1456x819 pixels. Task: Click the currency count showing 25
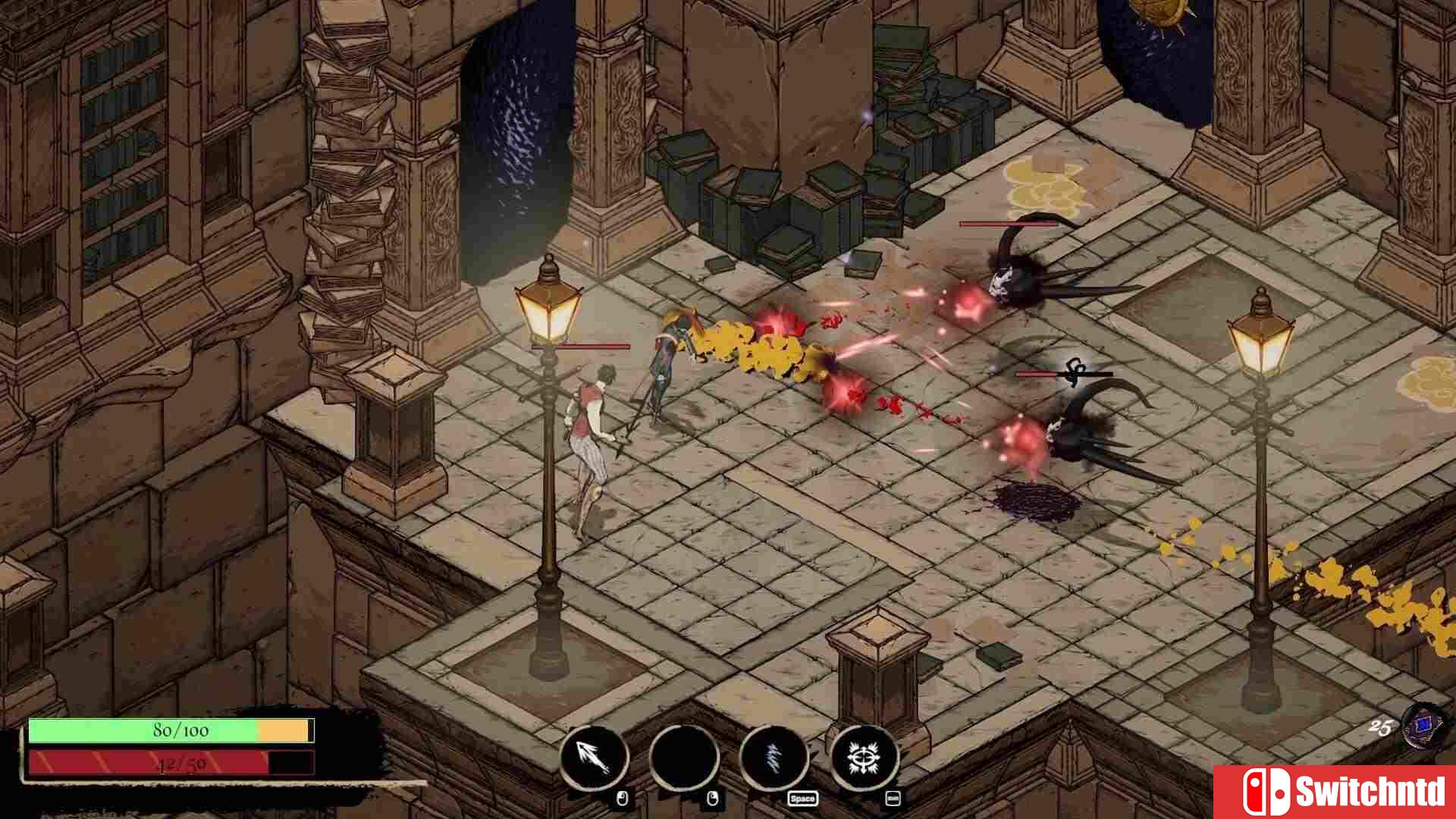coord(1379,726)
